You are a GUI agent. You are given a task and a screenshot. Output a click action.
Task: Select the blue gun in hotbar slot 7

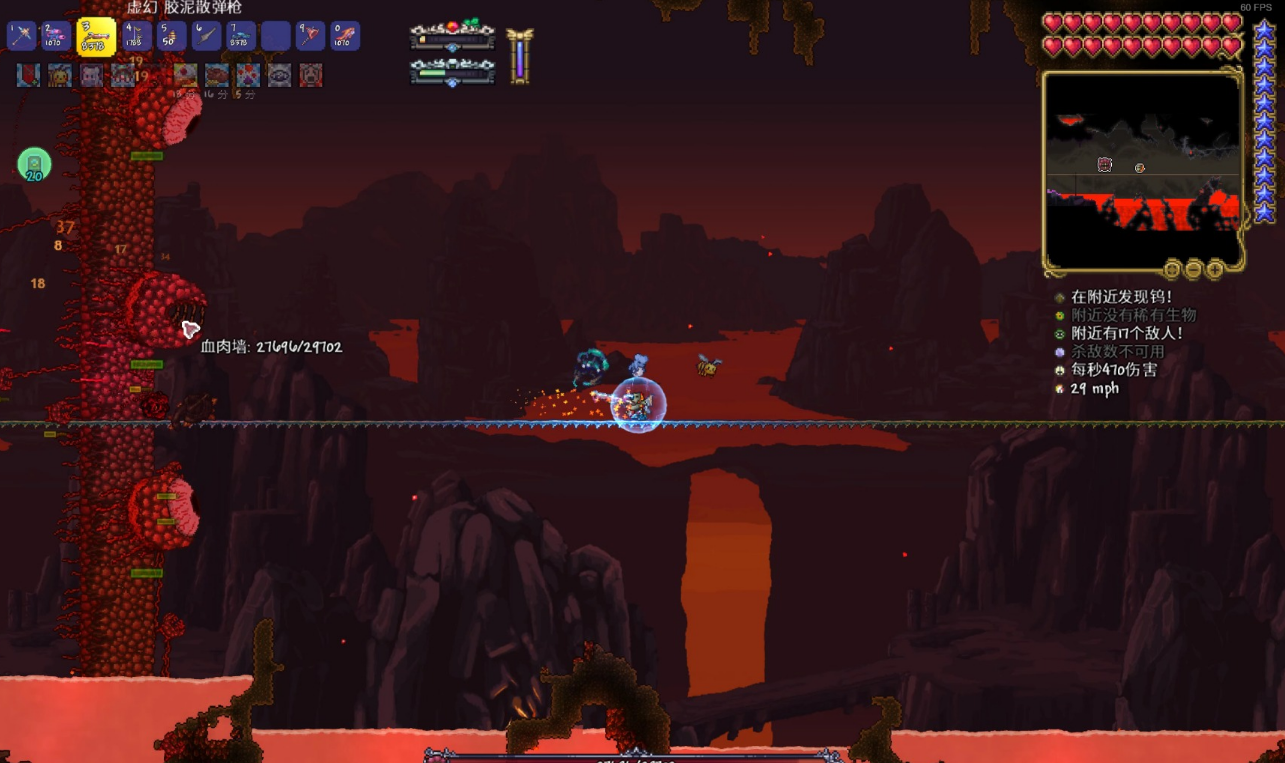(241, 37)
